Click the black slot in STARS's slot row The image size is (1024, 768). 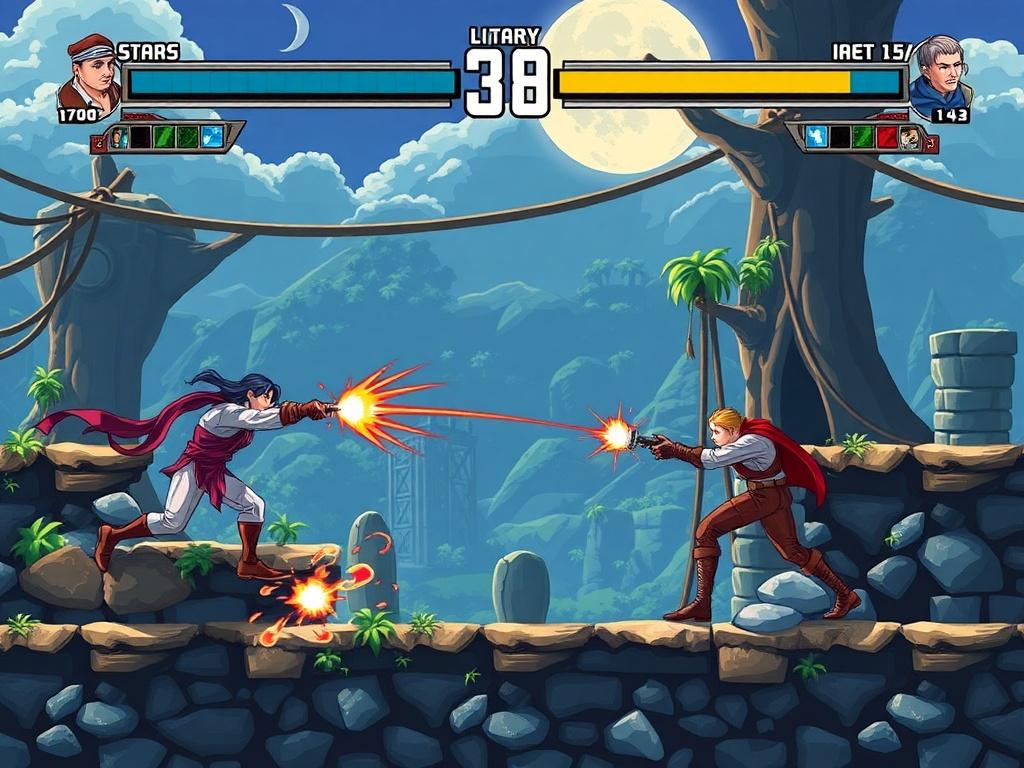[x=141, y=137]
